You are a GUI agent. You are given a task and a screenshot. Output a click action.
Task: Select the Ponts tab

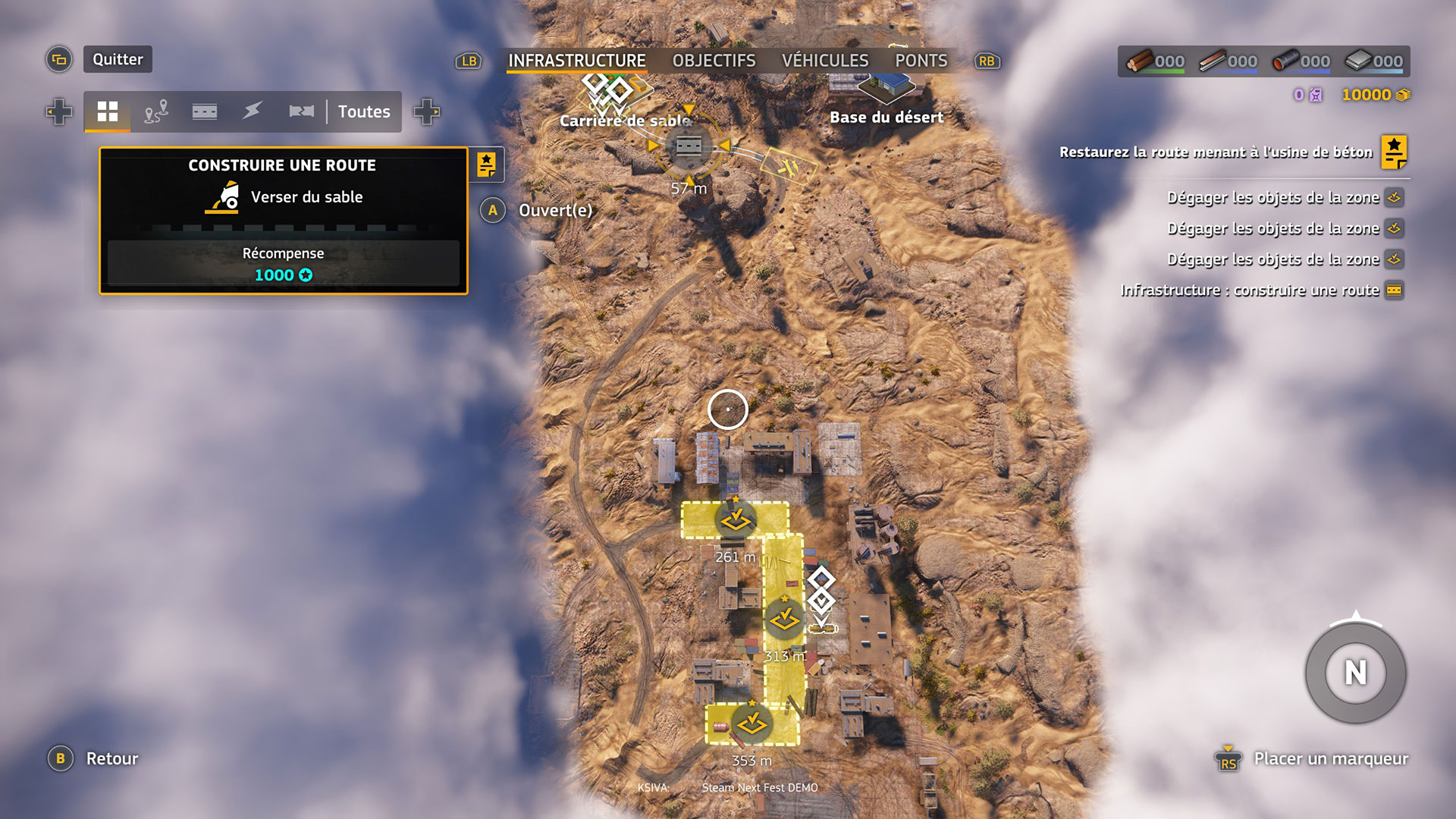coord(921,61)
